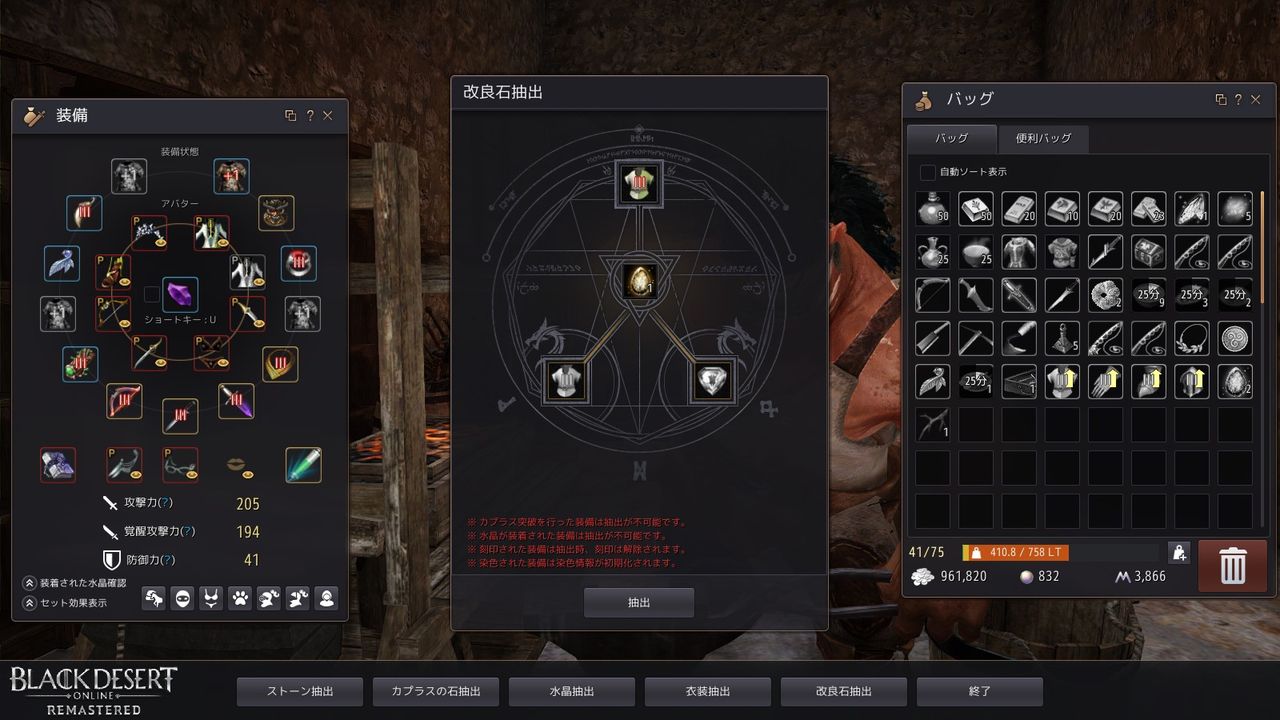Screen dimensions: 1280x720
Task: Click the silver coin icon showing 961,820
Action: pyautogui.click(x=923, y=577)
